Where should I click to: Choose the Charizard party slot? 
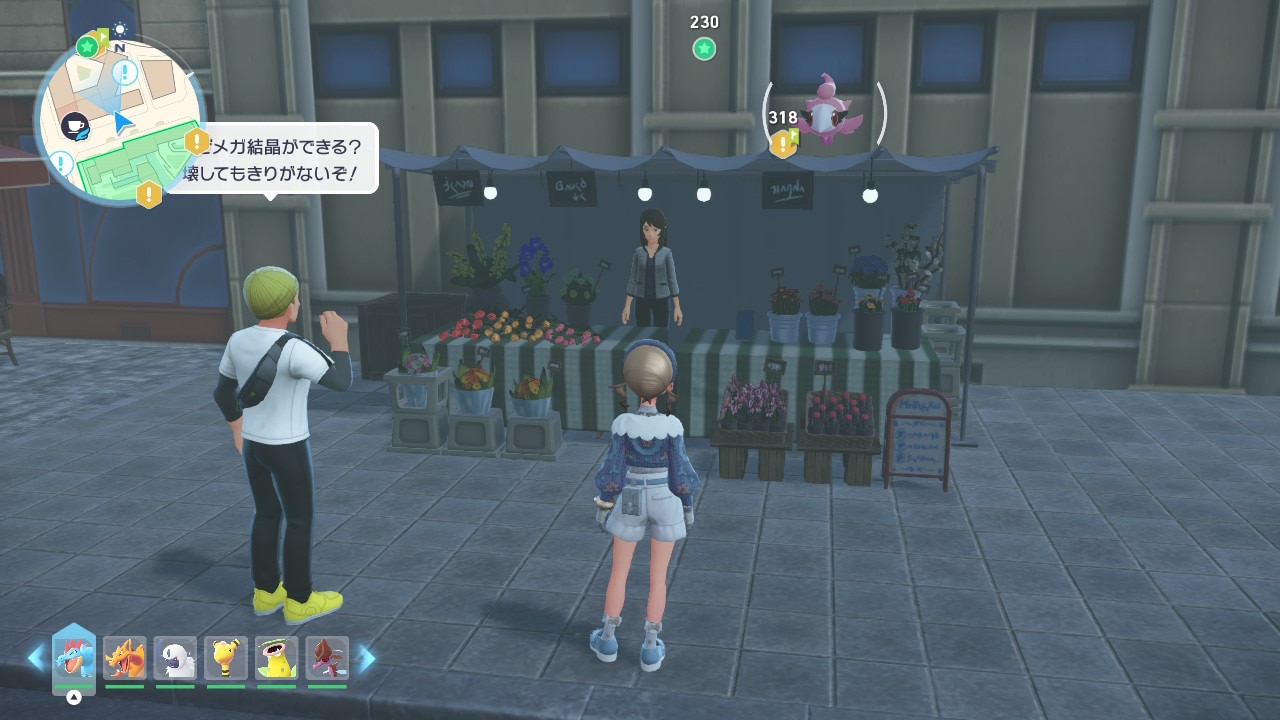pos(125,659)
